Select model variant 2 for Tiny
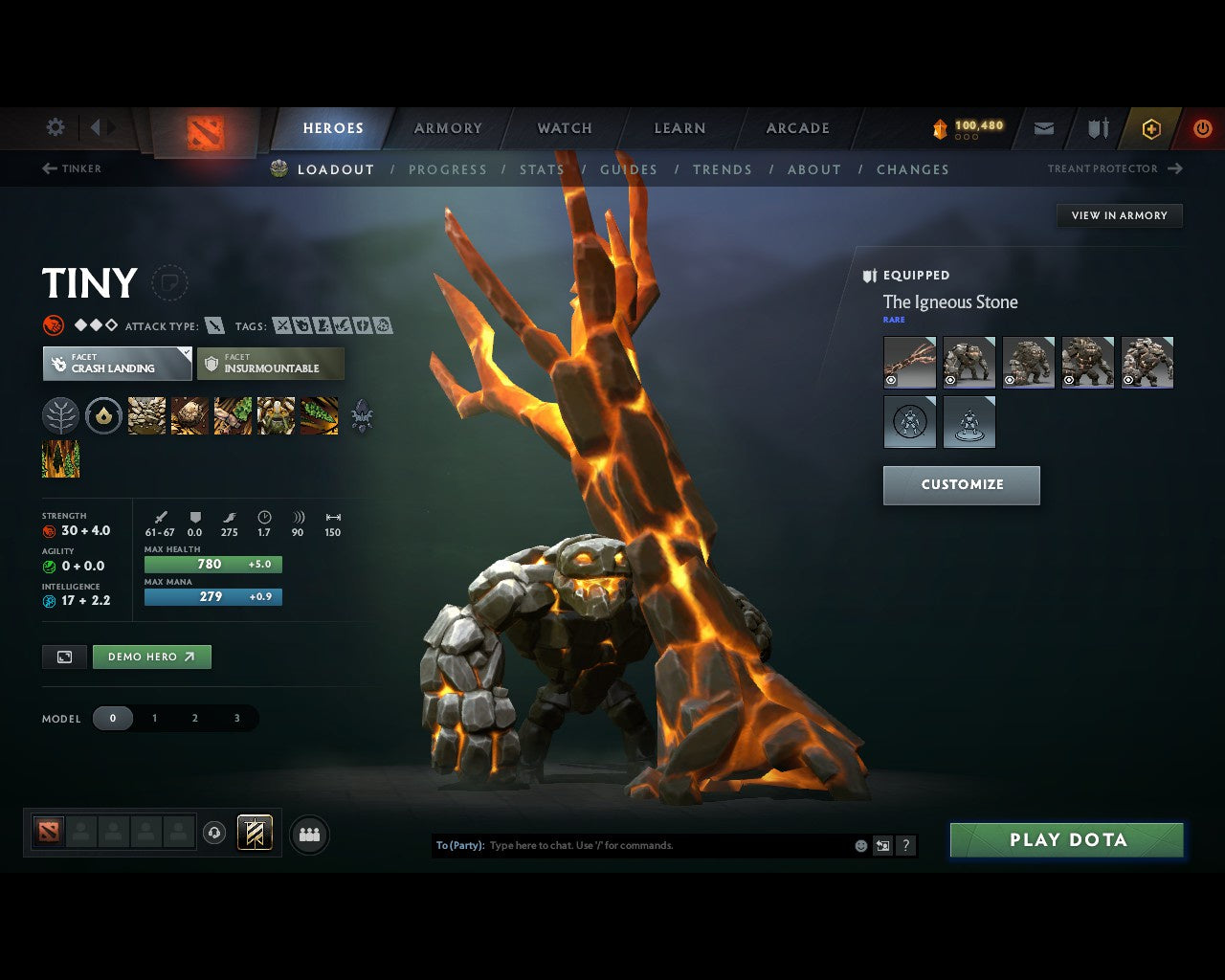This screenshot has height=980, width=1225. 195,718
